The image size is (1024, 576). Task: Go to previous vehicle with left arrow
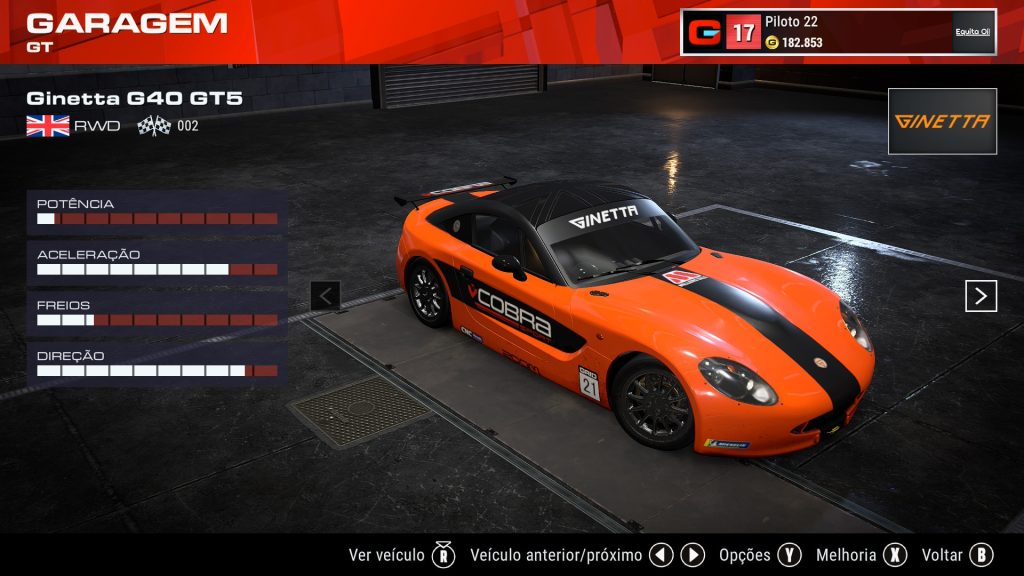point(326,296)
